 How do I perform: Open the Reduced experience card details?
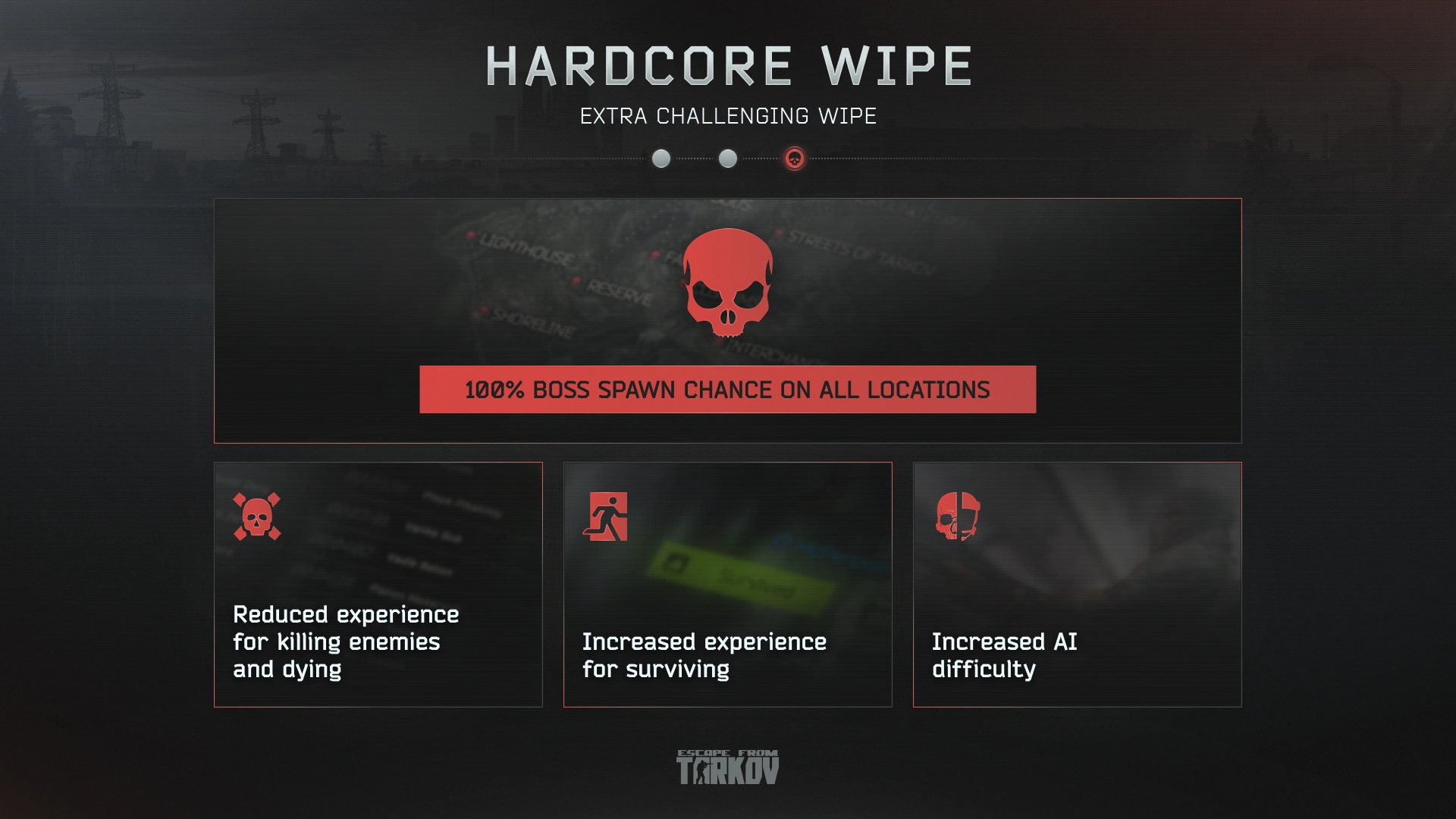(x=378, y=584)
